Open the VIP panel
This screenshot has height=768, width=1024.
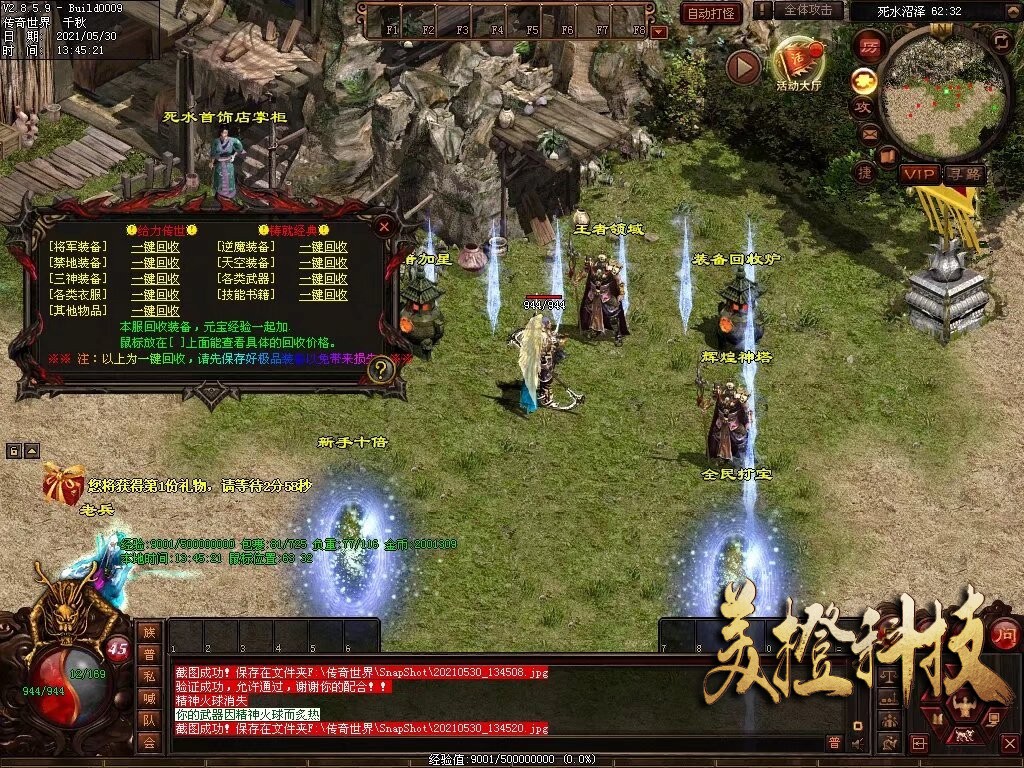(918, 173)
